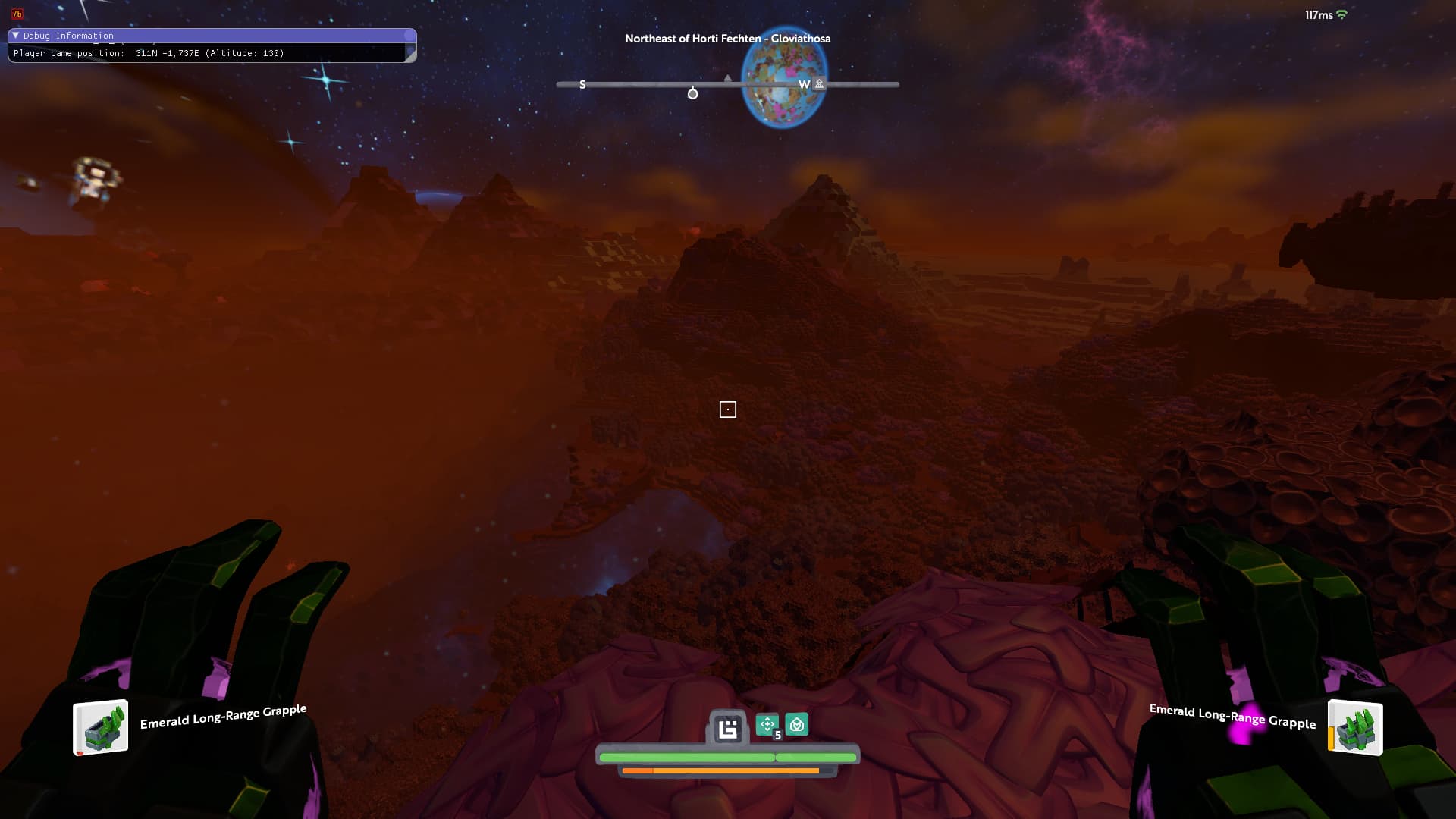Click the teal four-arrow buff icon
The width and height of the screenshot is (1456, 819).
(767, 724)
